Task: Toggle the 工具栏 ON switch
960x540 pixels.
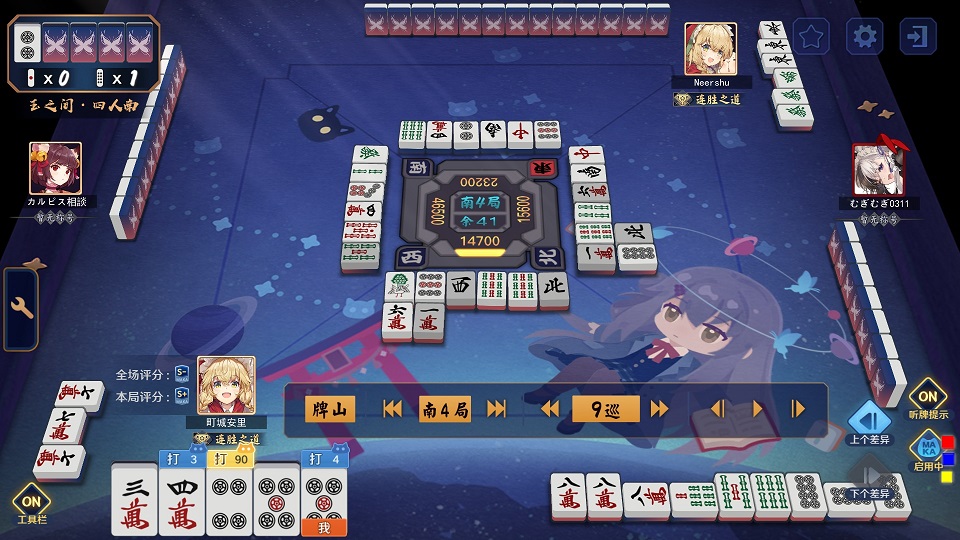Action: [x=31, y=503]
